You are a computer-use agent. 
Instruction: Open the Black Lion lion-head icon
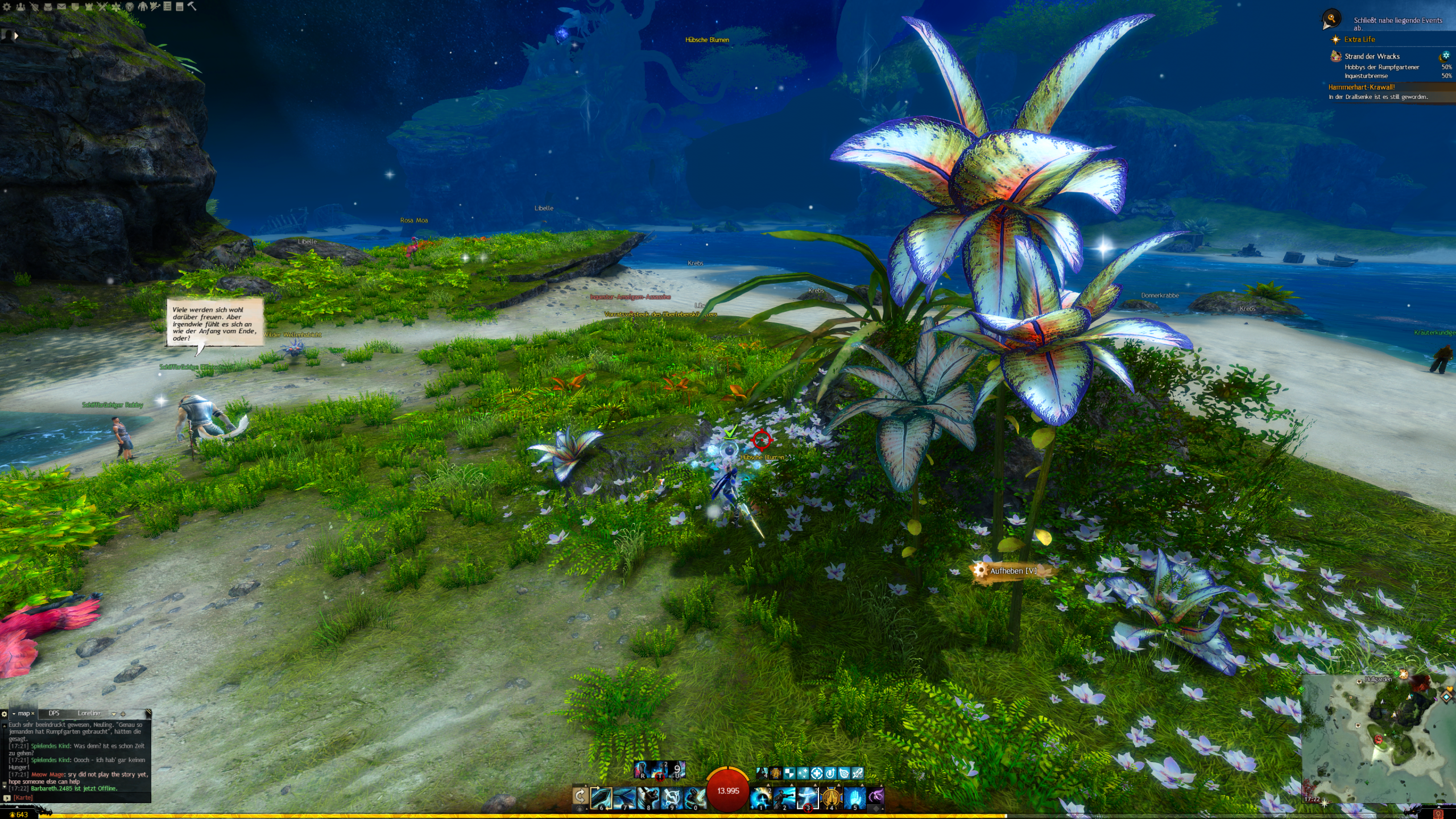129,7
